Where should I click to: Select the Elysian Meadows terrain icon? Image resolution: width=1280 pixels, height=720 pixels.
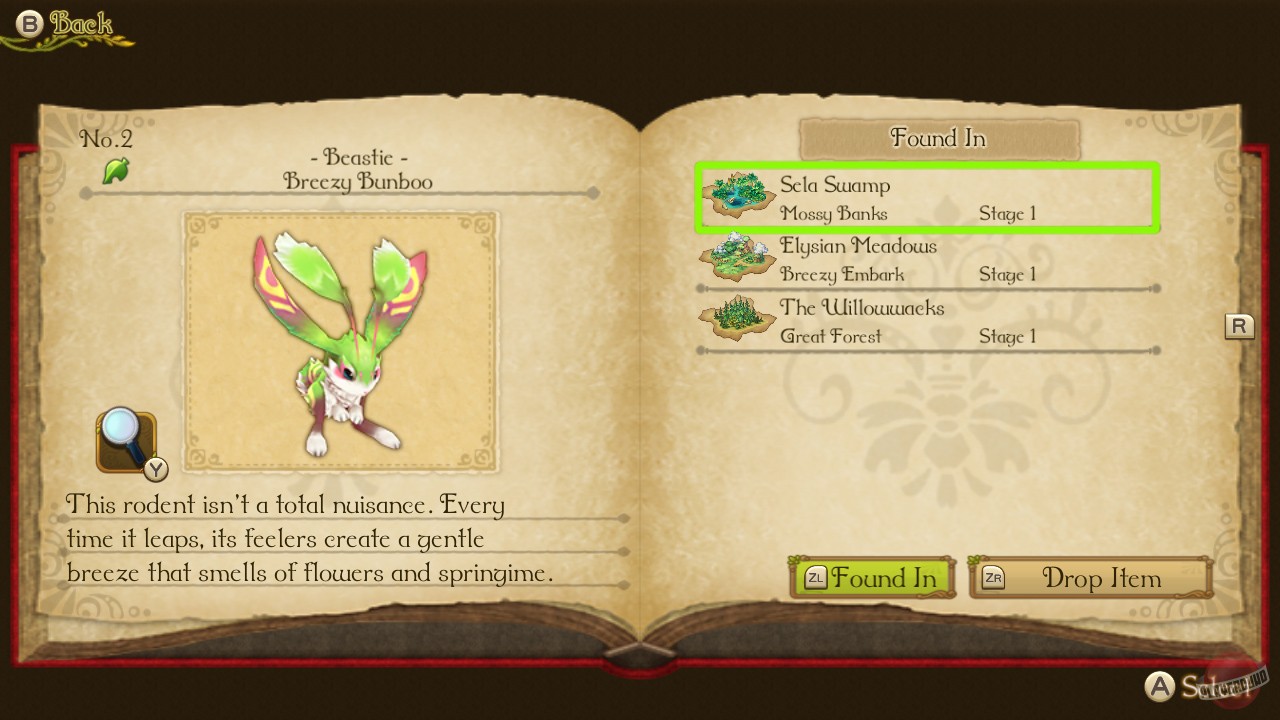tap(736, 258)
